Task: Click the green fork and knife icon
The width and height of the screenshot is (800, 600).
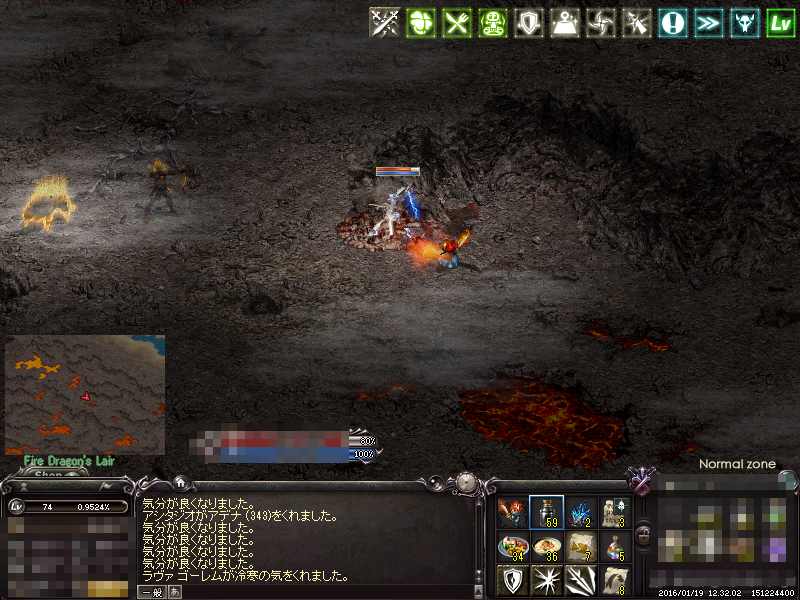Action: 457,23
